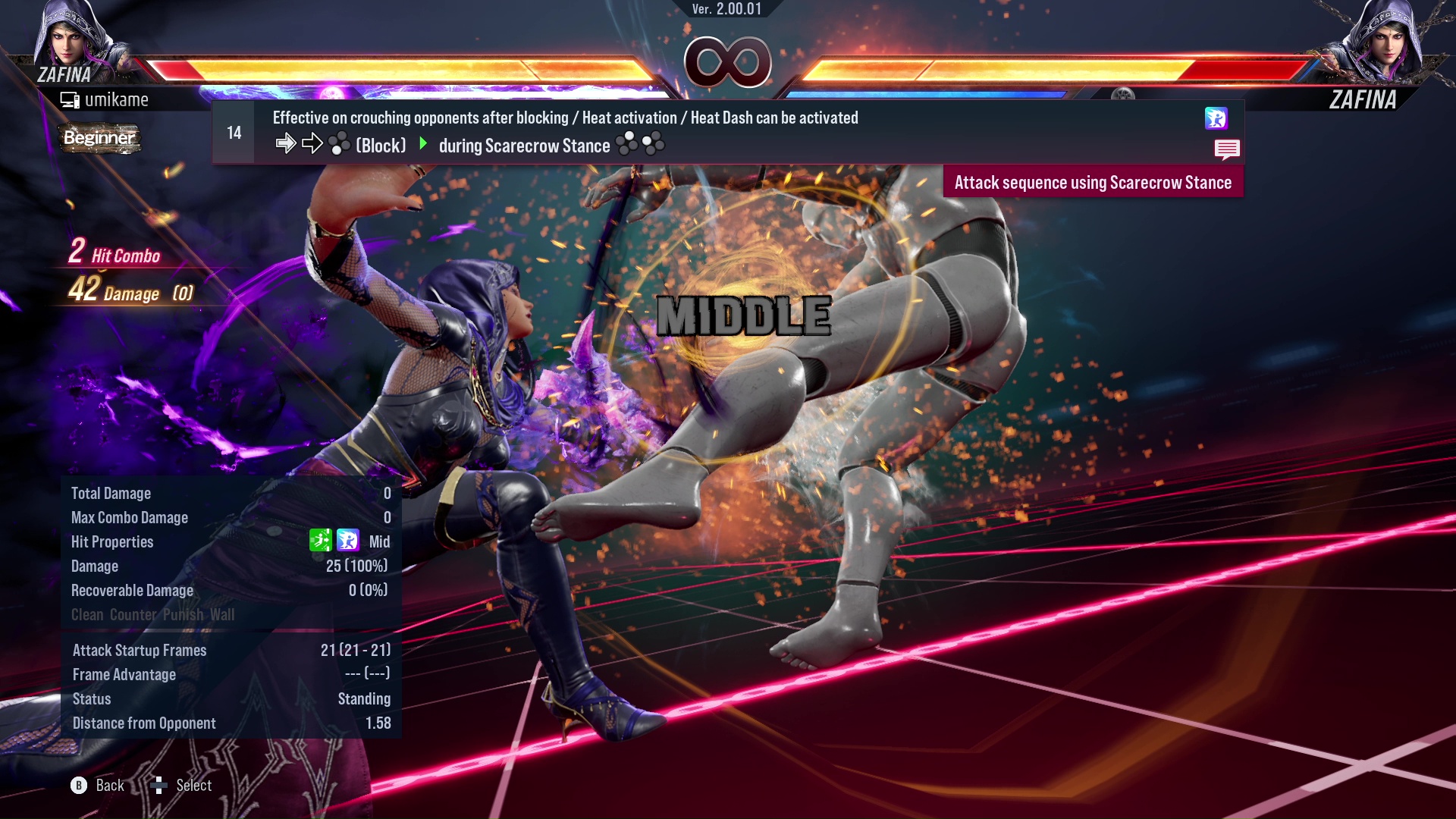
Task: Select the second hollow forward arrow input icon
Action: pos(311,143)
